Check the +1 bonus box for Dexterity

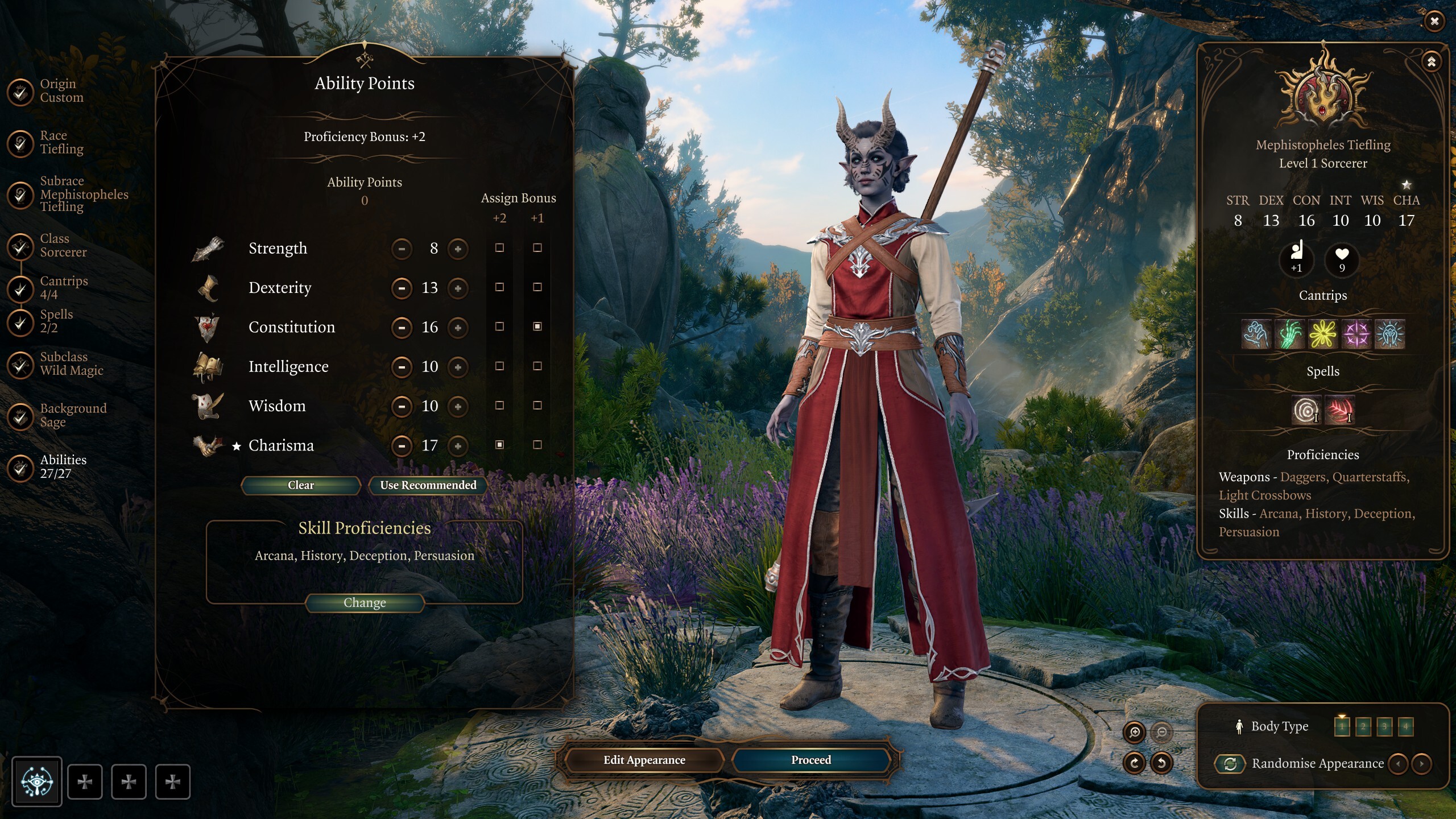(537, 288)
